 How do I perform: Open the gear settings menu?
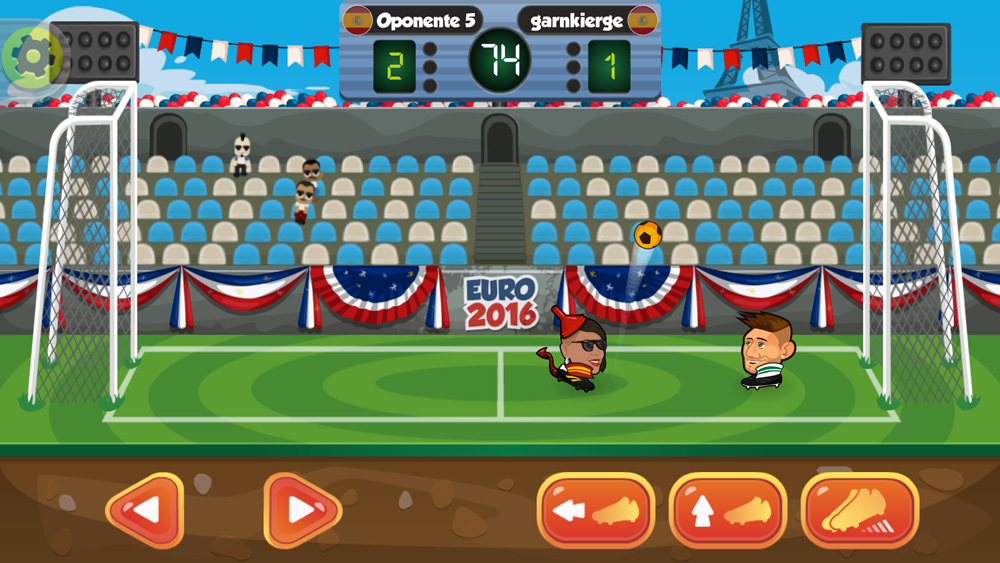34,57
